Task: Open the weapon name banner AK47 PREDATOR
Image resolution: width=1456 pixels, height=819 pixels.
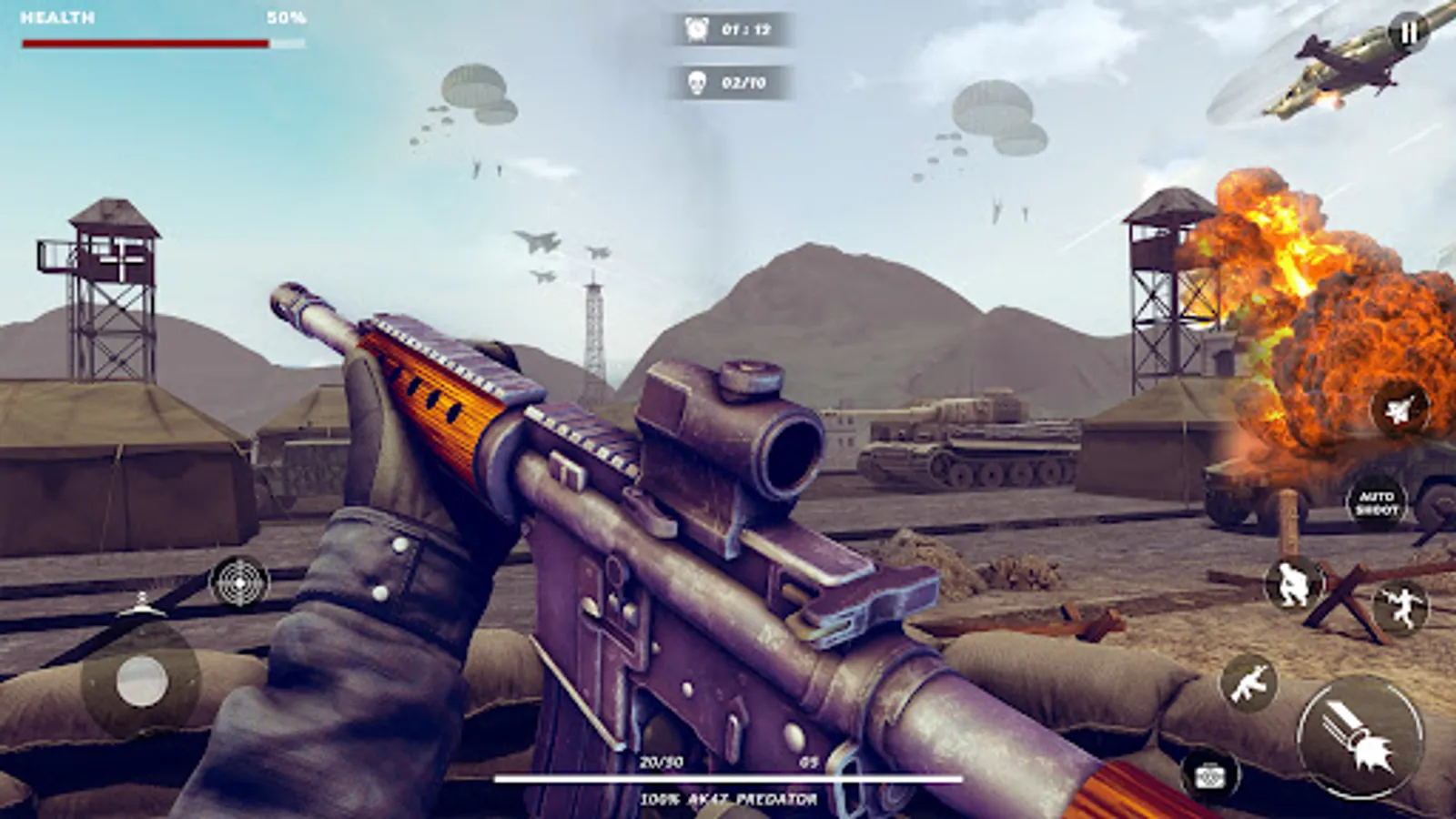Action: point(728,799)
